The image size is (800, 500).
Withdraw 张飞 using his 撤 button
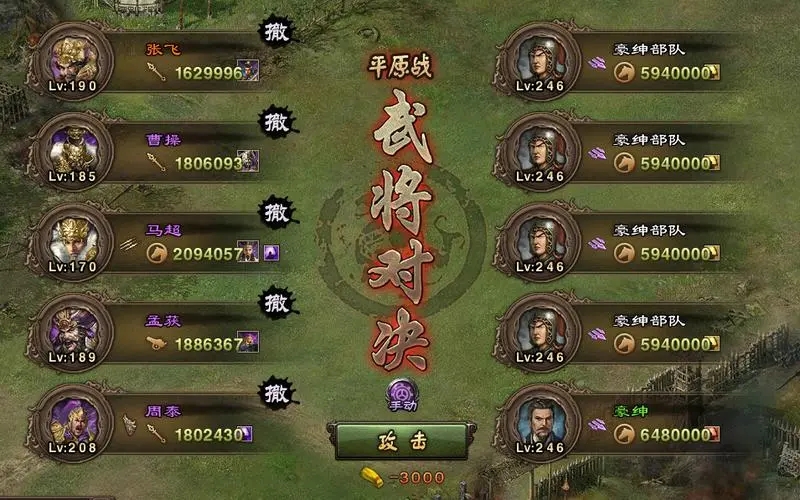coord(275,33)
